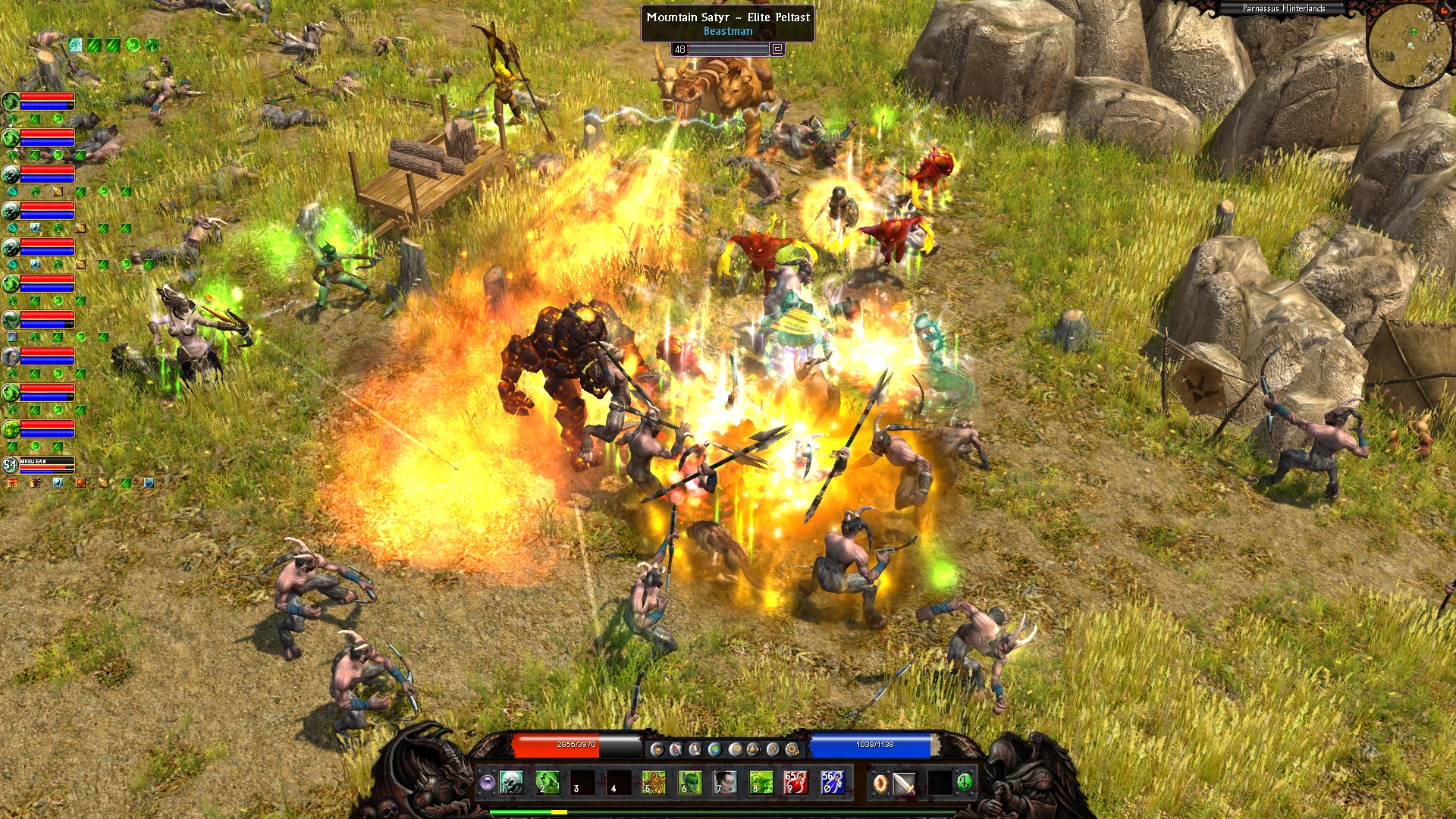Open the settings gear icon

pyautogui.click(x=792, y=749)
